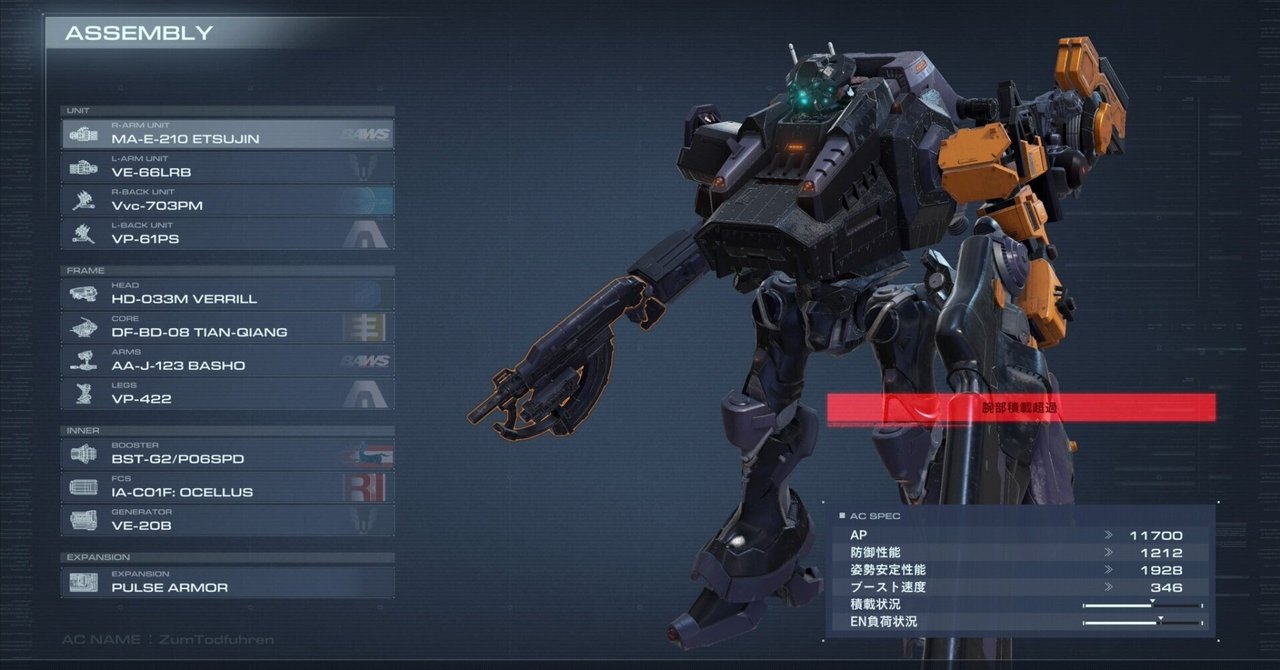Open the BST-G2/P06SPD booster slot

[x=228, y=454]
